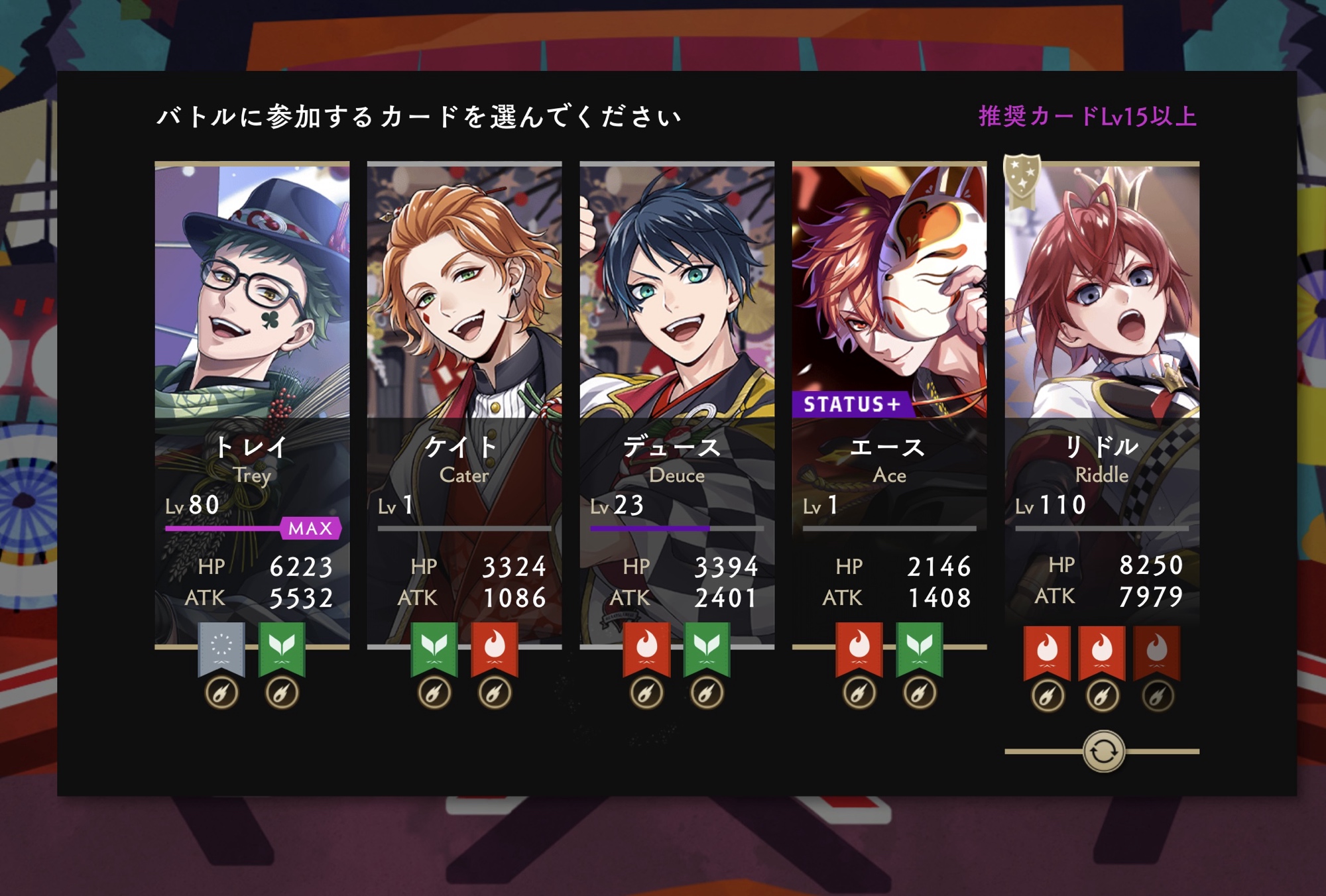Image resolution: width=1326 pixels, height=896 pixels.
Task: Select Trey's green flora magic flag
Action: click(x=282, y=648)
